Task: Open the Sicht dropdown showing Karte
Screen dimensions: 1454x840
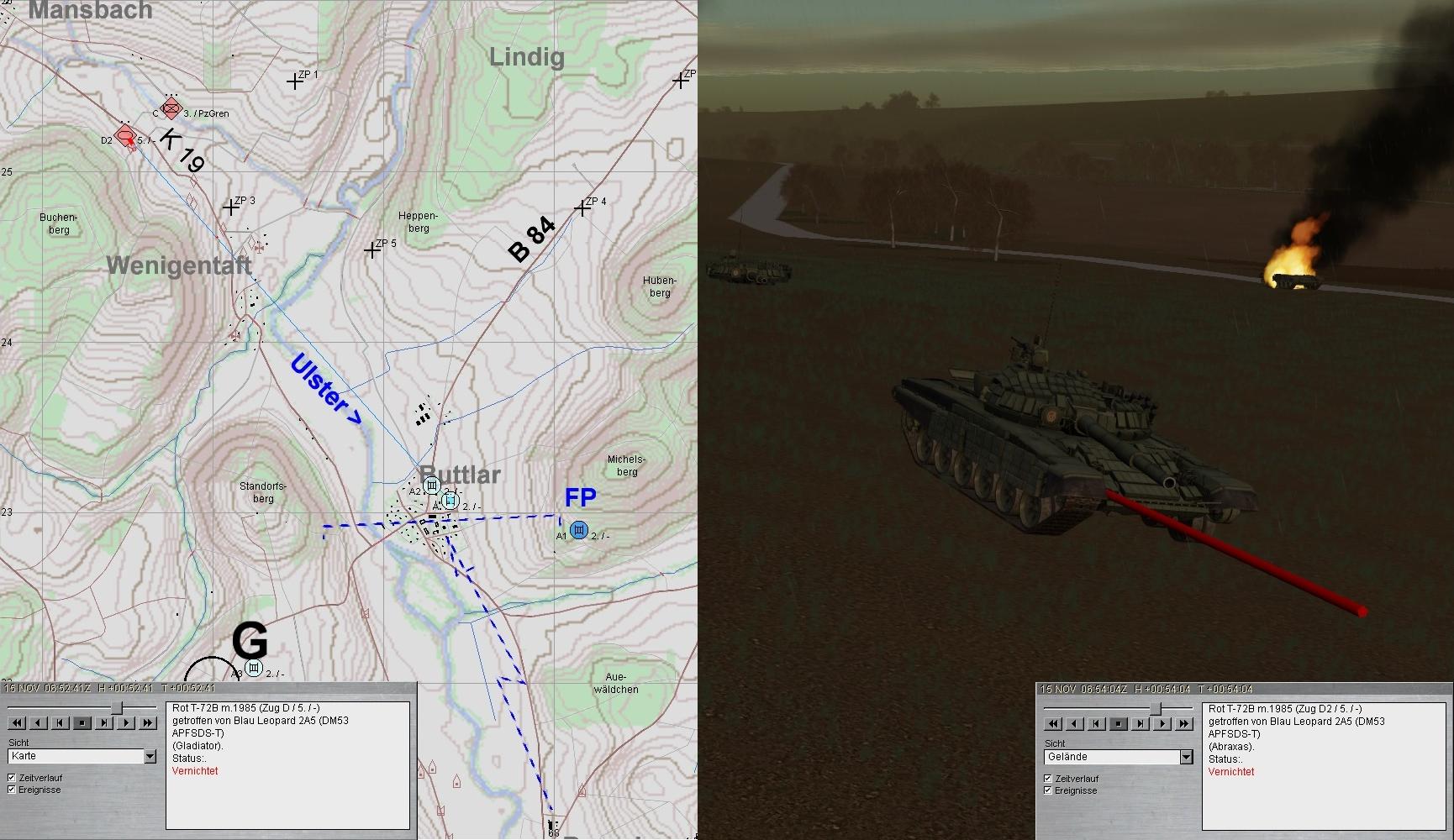Action: (150, 757)
